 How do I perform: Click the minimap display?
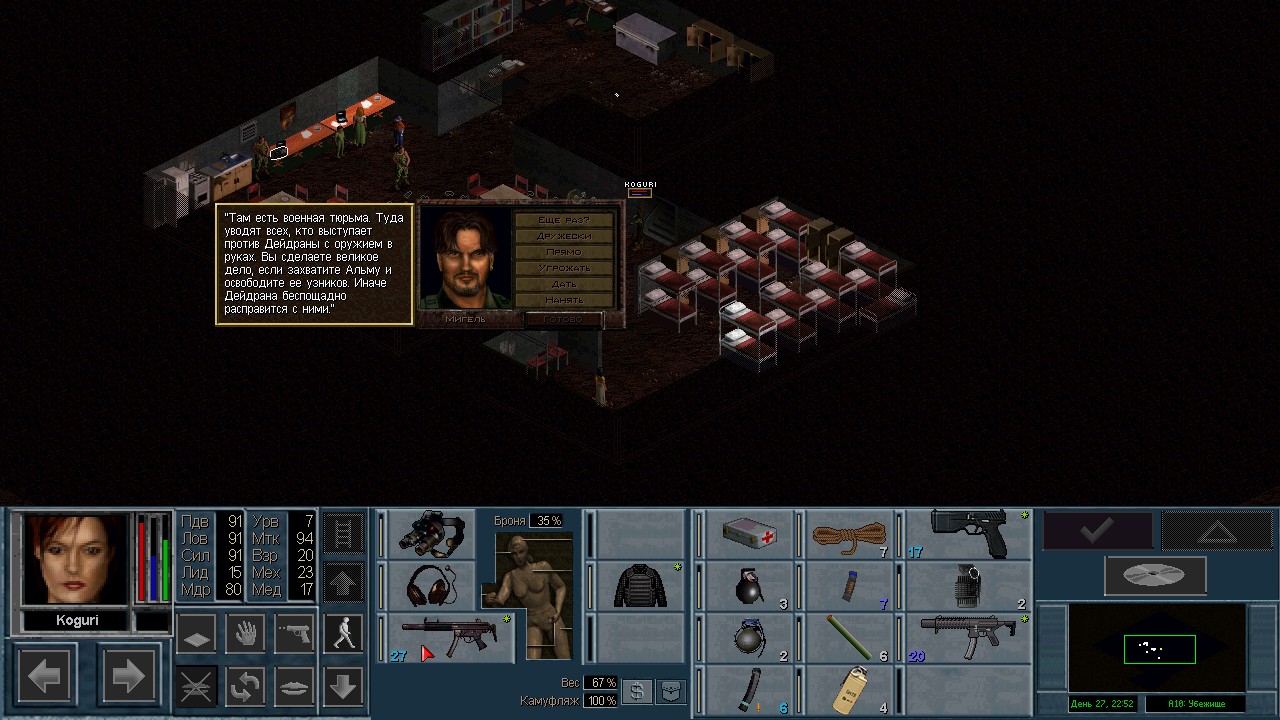[x=1158, y=649]
